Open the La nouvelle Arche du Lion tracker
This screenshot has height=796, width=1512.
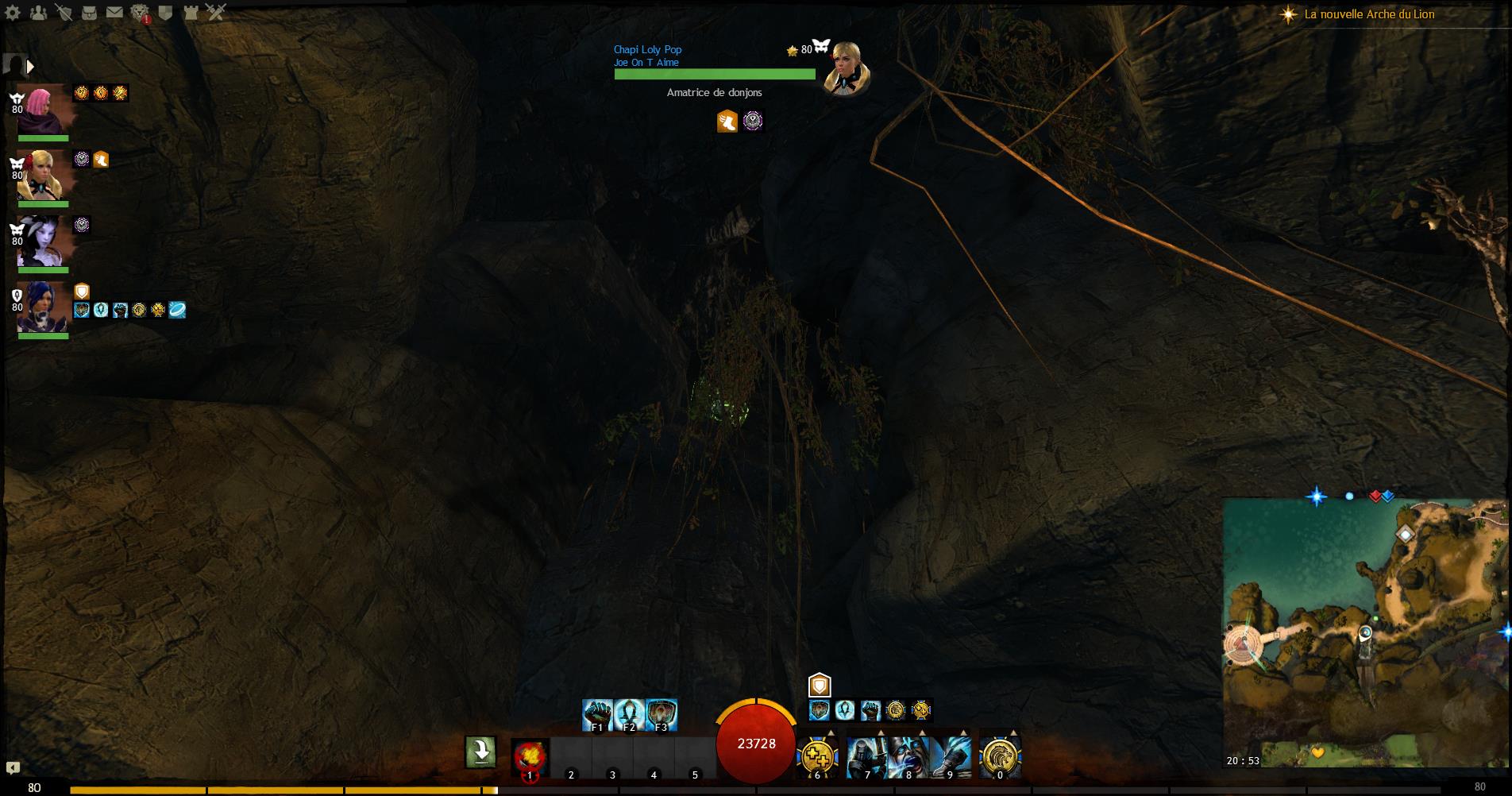tap(1369, 14)
